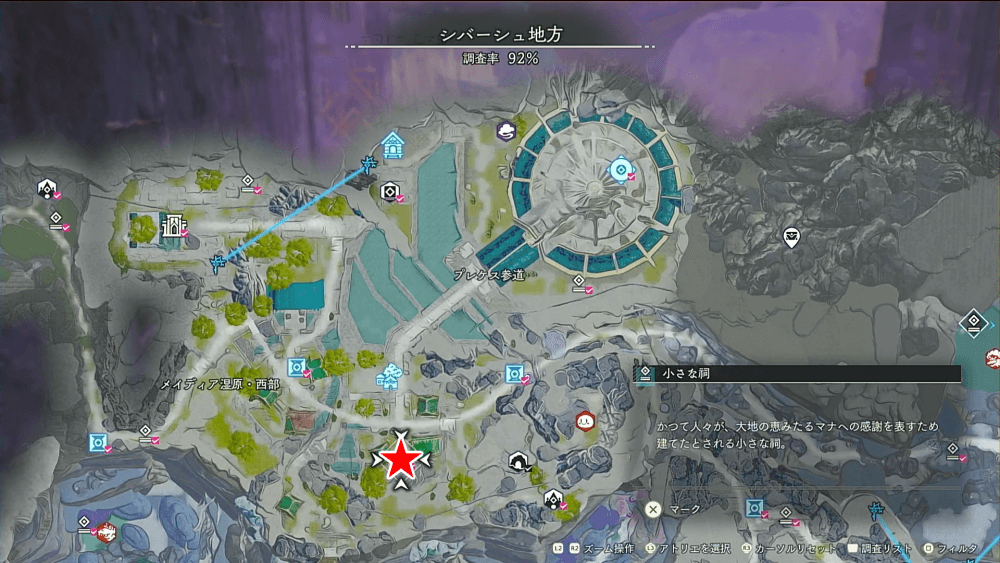Select the blue house marker on the map
This screenshot has width=1000, height=563.
coord(393,146)
